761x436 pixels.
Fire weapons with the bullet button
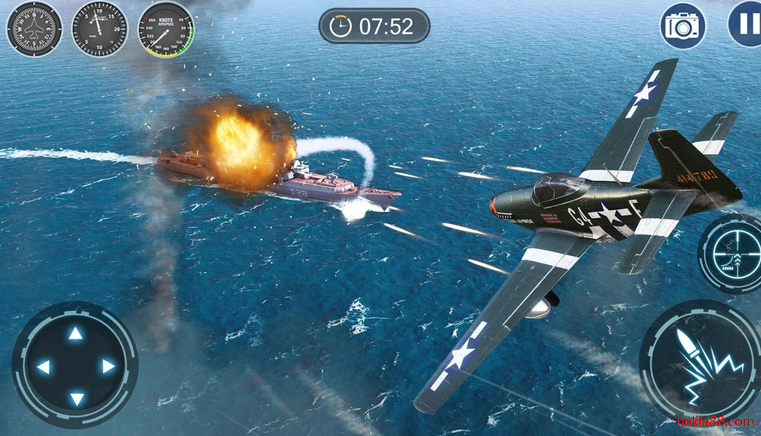(x=700, y=360)
